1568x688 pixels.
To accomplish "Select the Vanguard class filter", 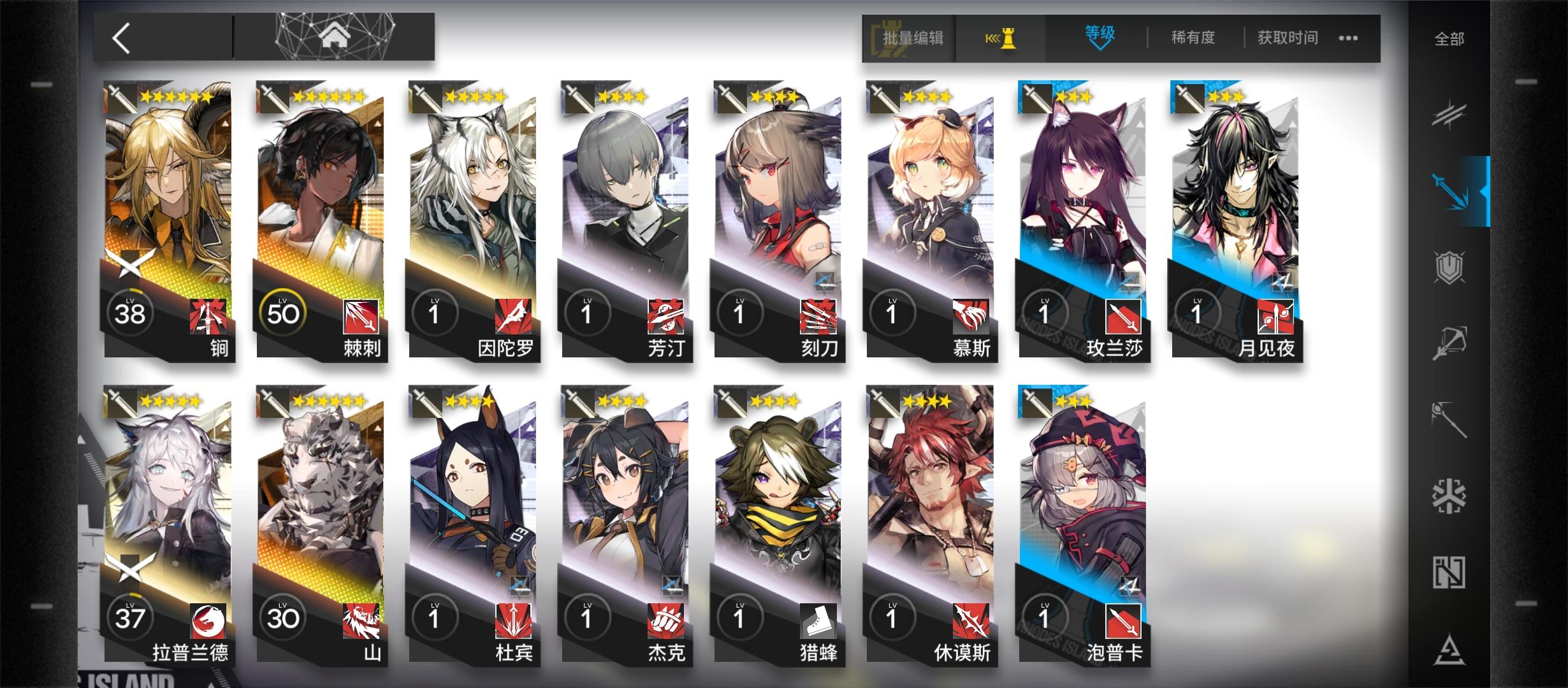I will click(1449, 116).
